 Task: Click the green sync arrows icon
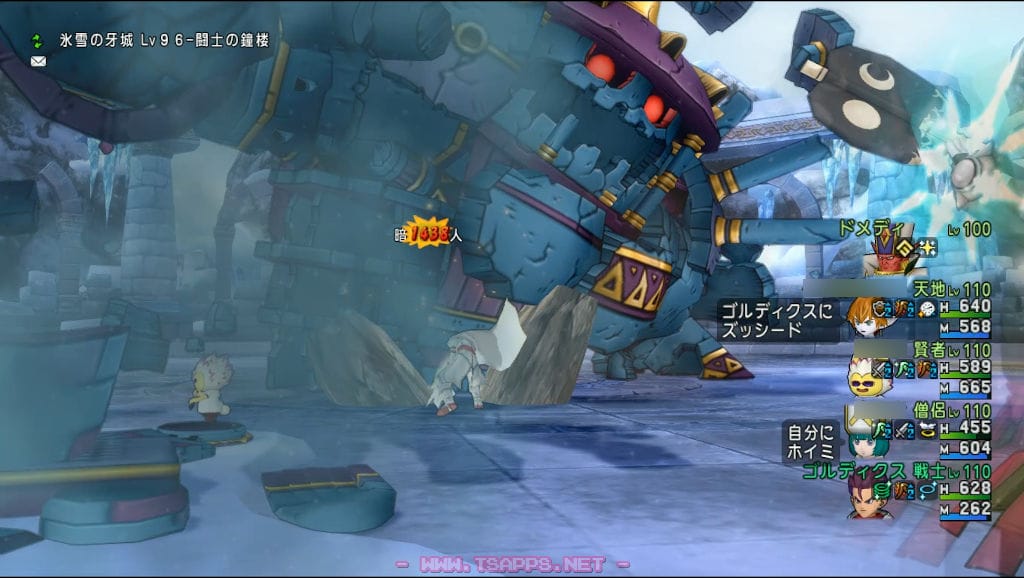(x=39, y=41)
